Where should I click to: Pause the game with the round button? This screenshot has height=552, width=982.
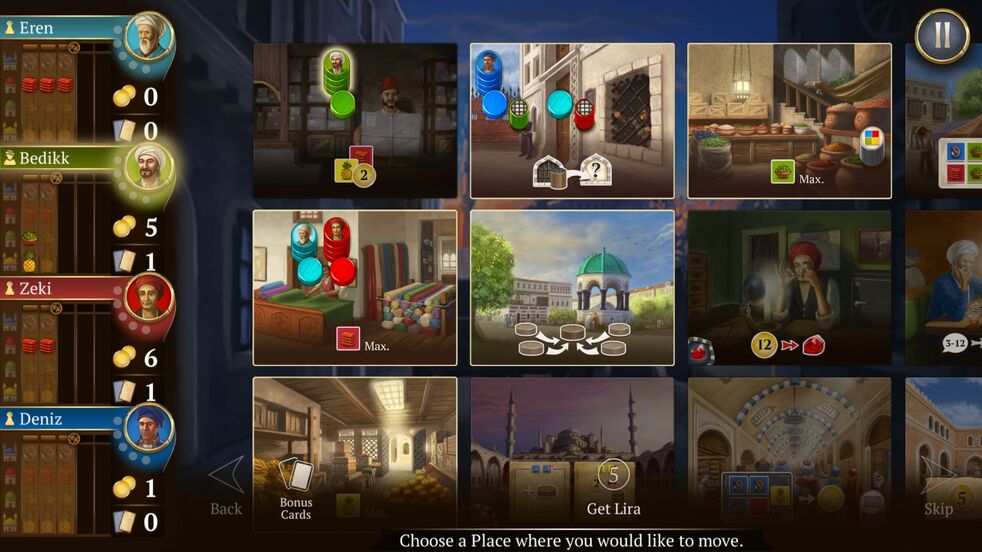tap(941, 36)
